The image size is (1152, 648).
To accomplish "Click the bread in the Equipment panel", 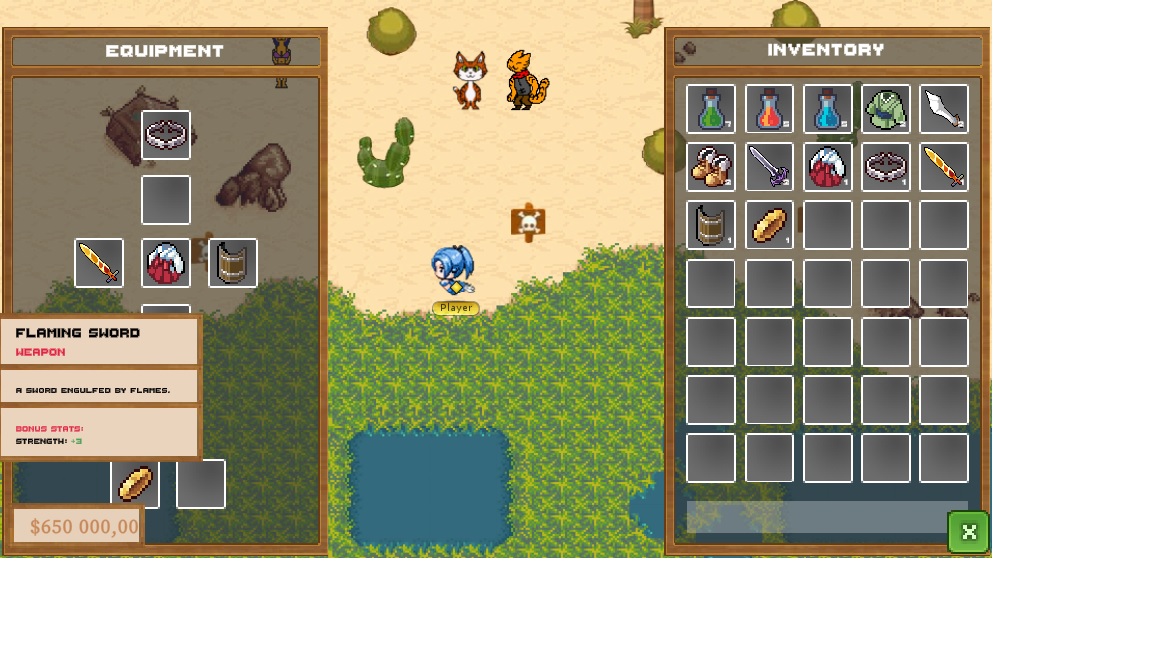I will (135, 484).
